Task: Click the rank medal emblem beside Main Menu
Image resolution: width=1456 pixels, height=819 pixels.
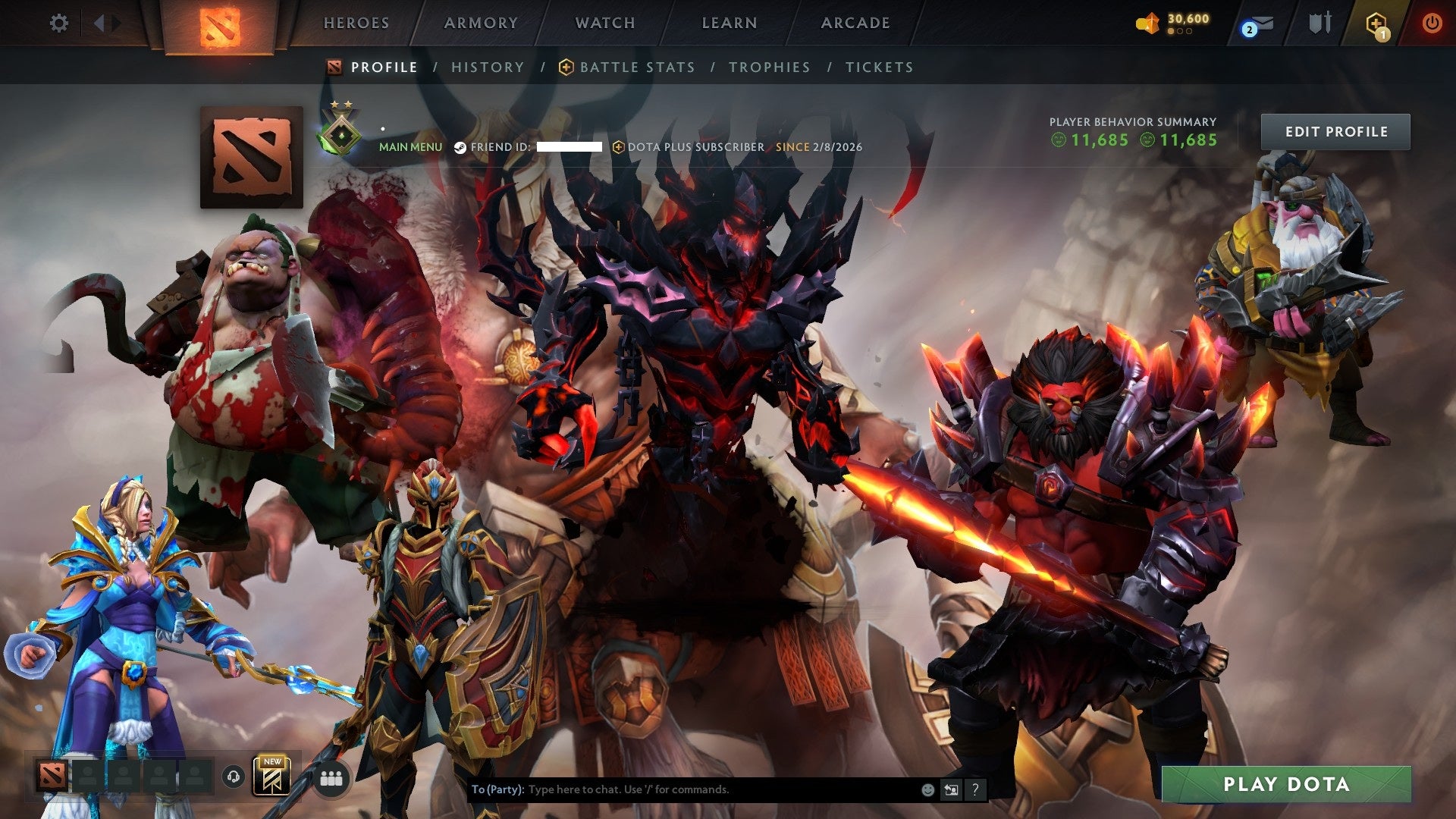Action: click(x=341, y=134)
